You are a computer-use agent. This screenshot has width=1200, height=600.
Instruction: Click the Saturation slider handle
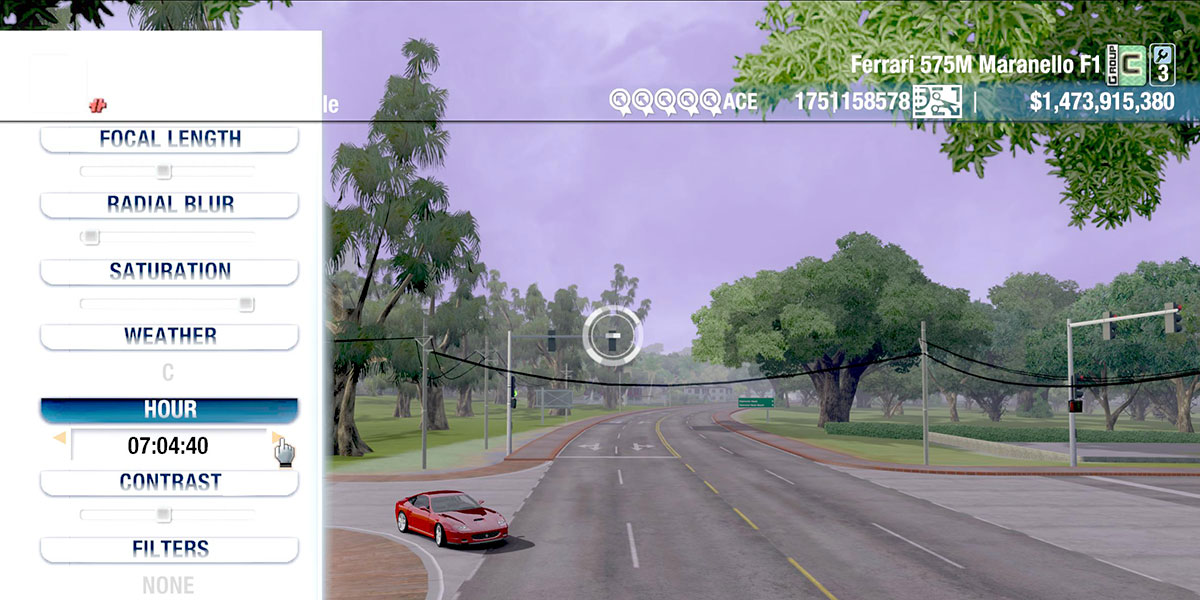point(246,304)
